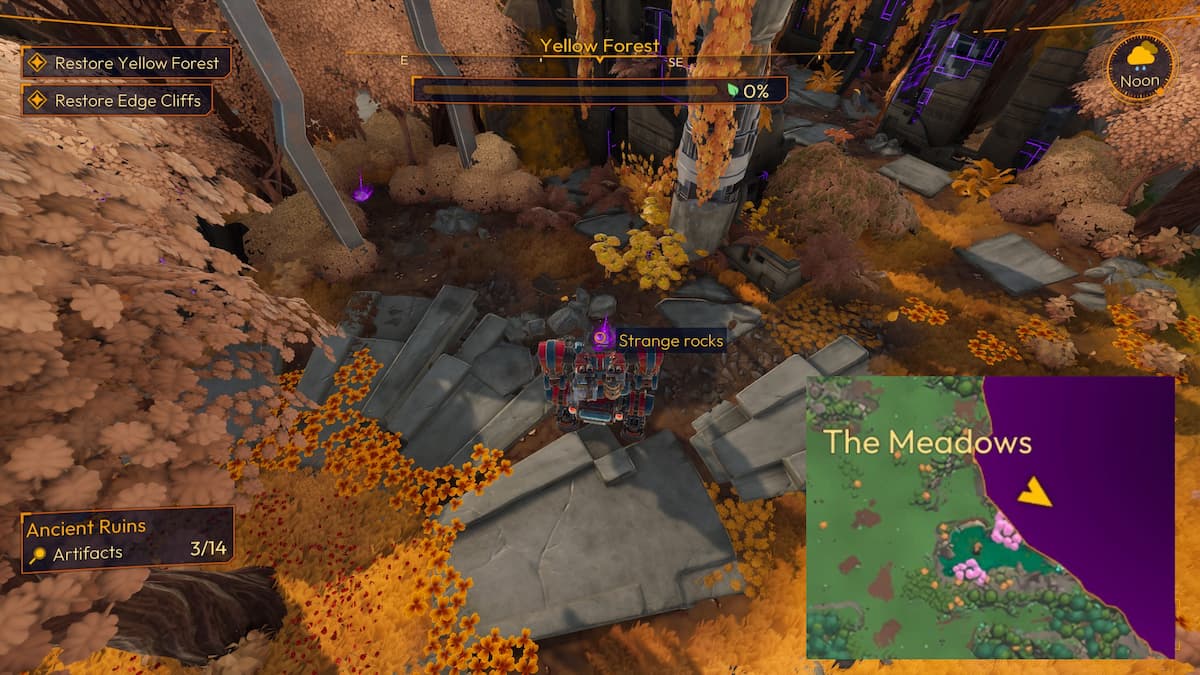Open the Noon weather and time indicator

point(1140,66)
